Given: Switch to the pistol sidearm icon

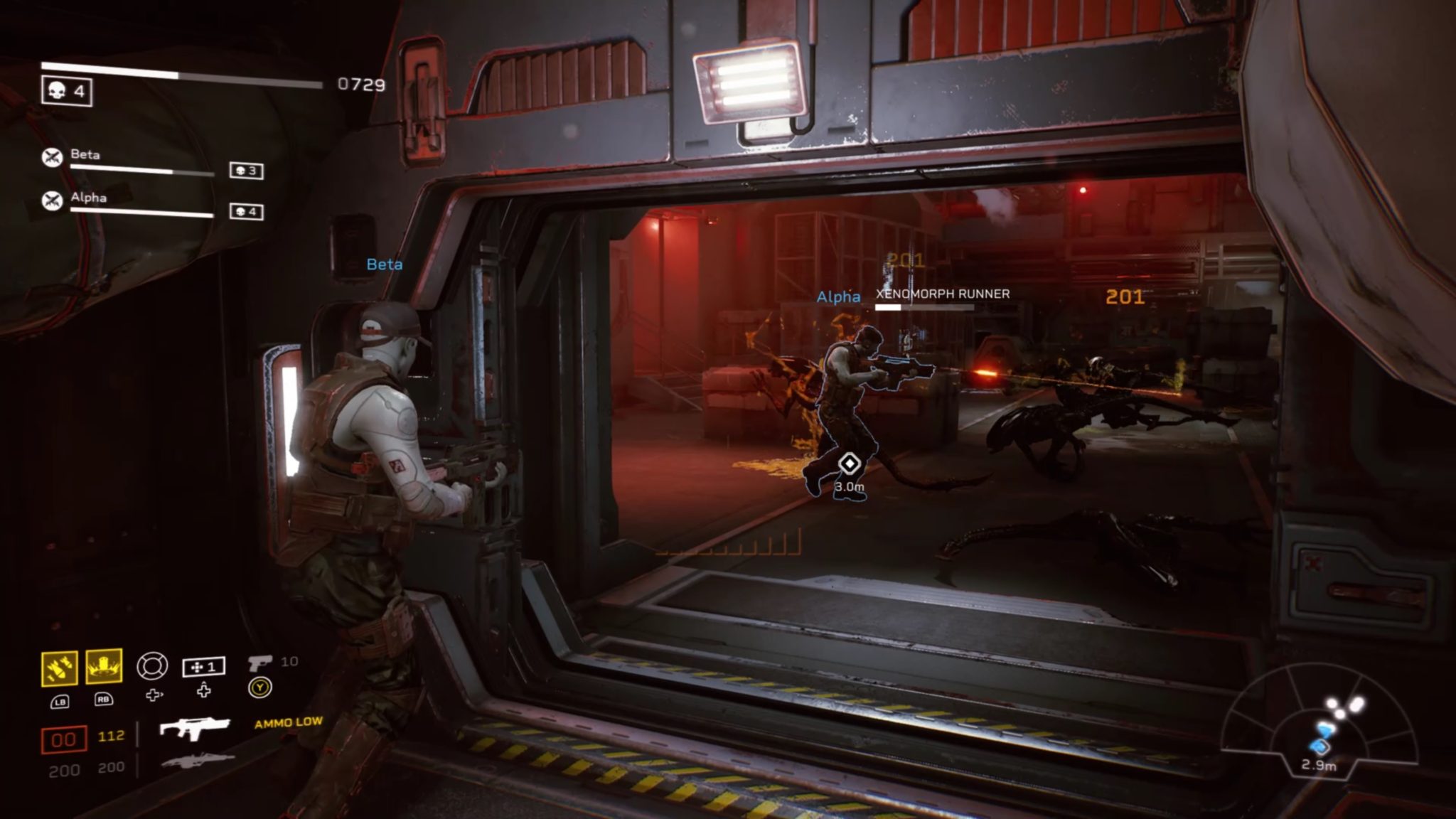Looking at the screenshot, I should (259, 663).
